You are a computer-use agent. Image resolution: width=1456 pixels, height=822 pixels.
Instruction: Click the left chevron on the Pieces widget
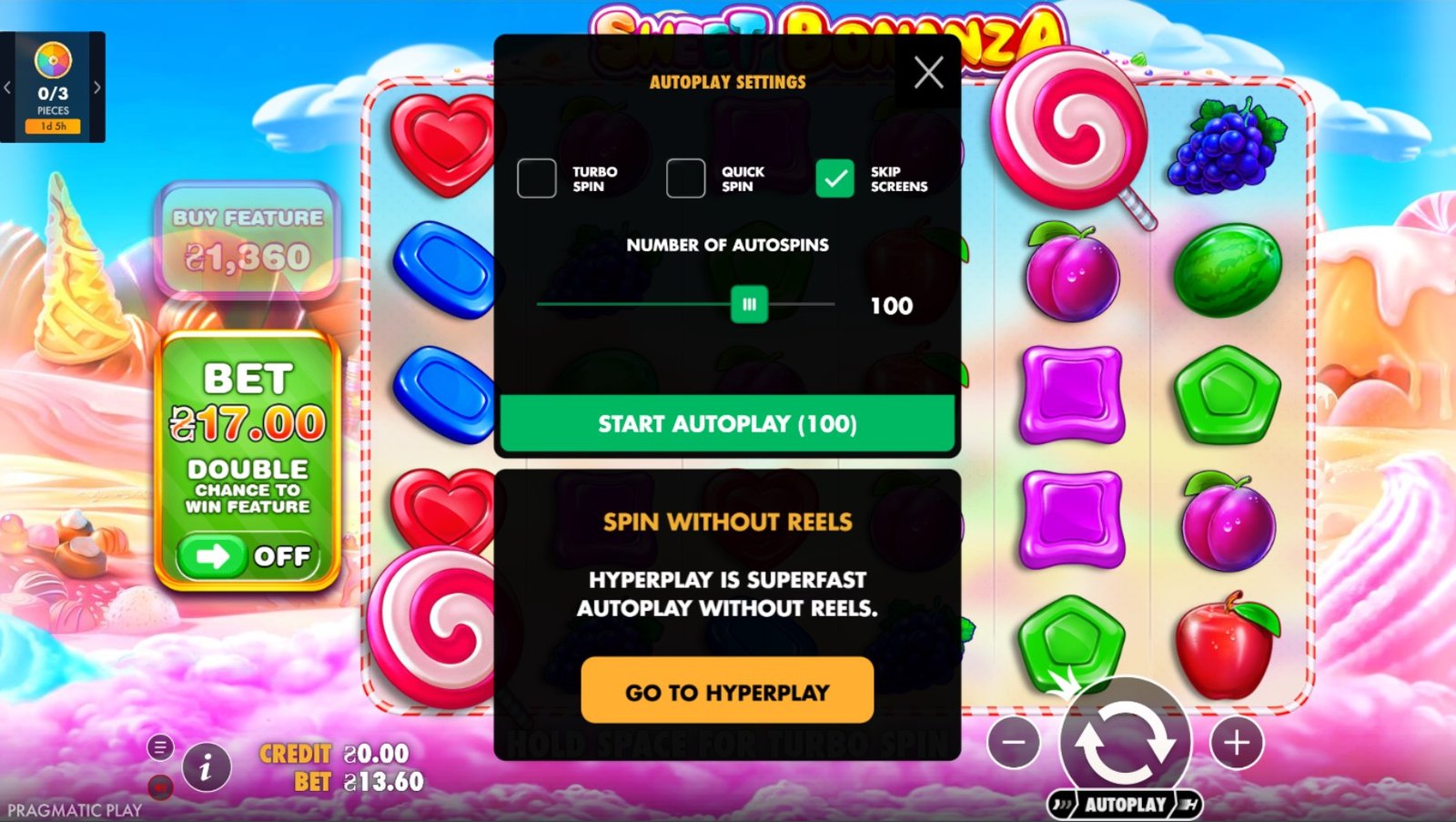(x=8, y=86)
